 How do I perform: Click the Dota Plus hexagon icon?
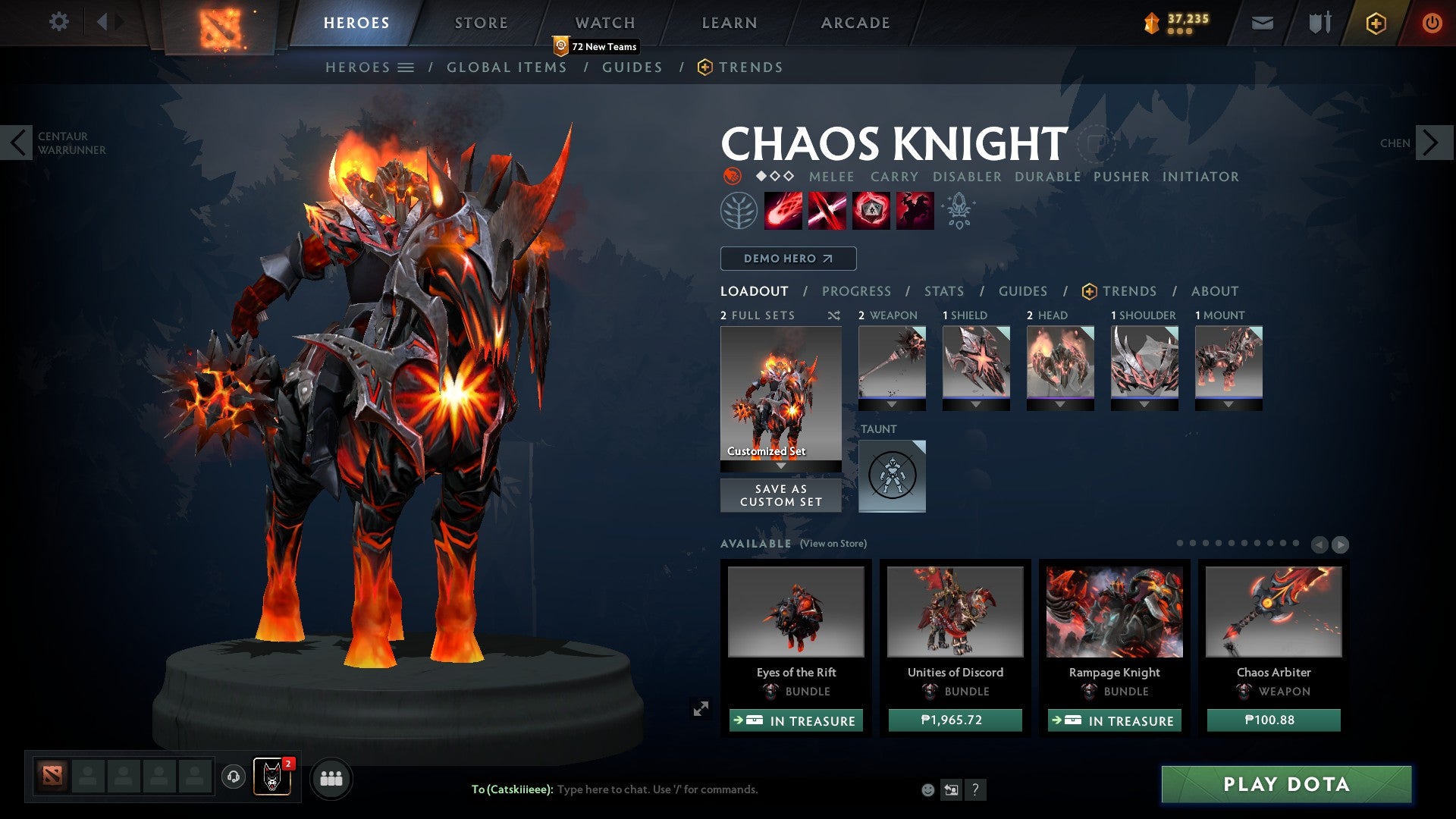1376,23
